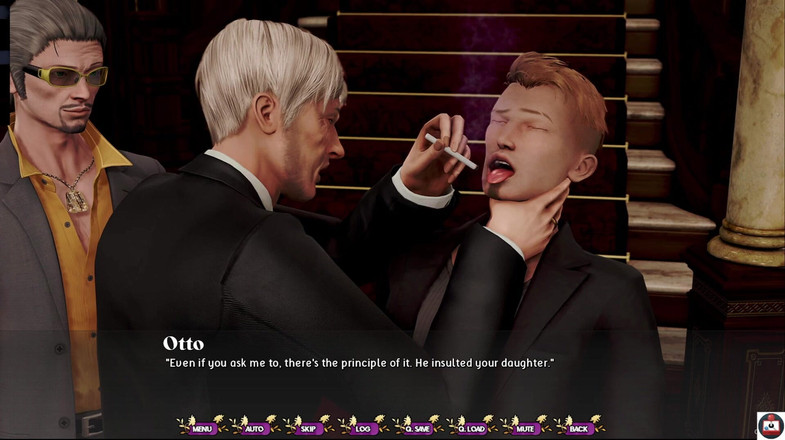
Task: Go Back to previous line
Action: coord(579,428)
